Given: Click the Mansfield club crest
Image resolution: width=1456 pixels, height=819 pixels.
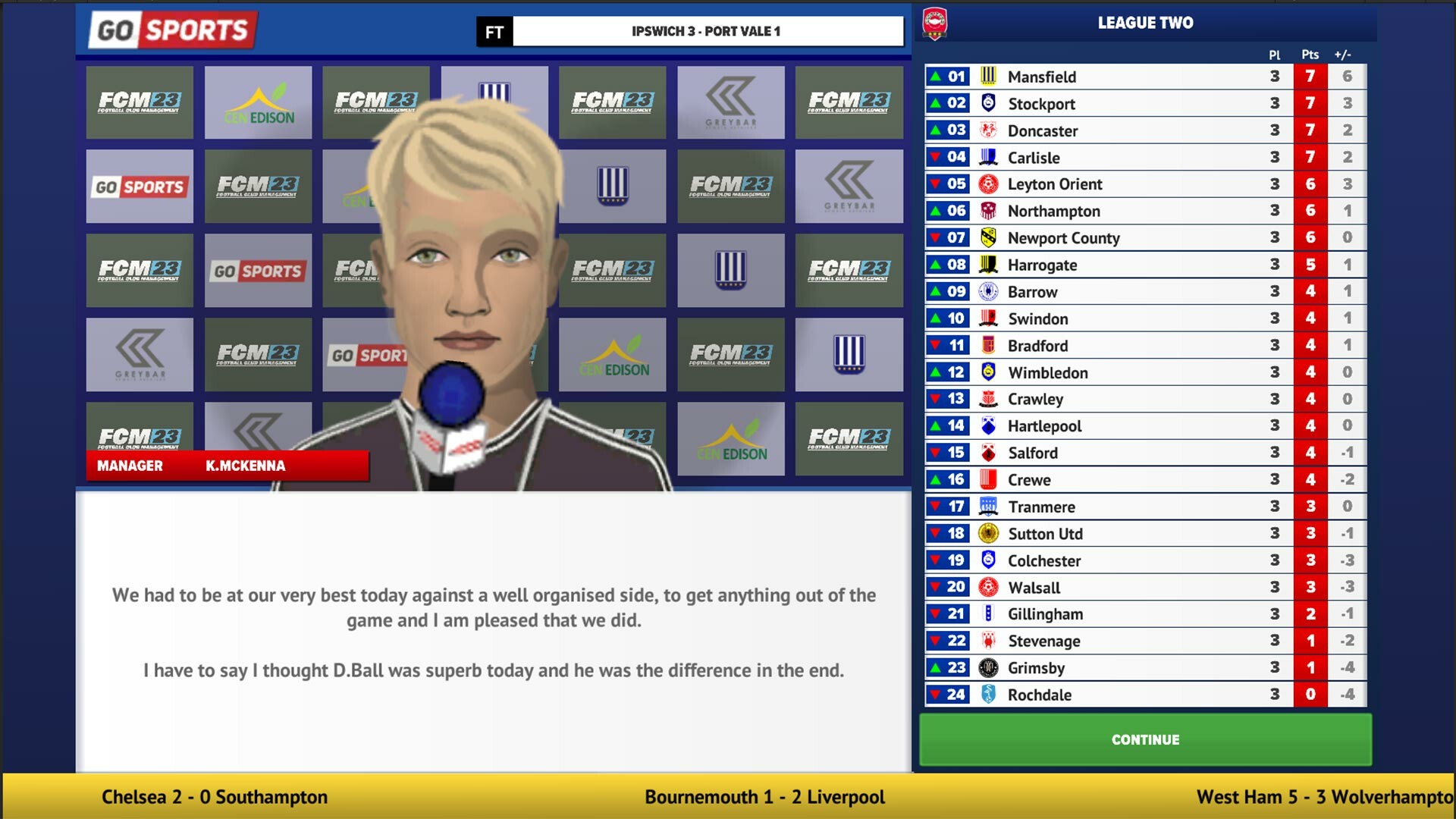Looking at the screenshot, I should click(x=990, y=76).
